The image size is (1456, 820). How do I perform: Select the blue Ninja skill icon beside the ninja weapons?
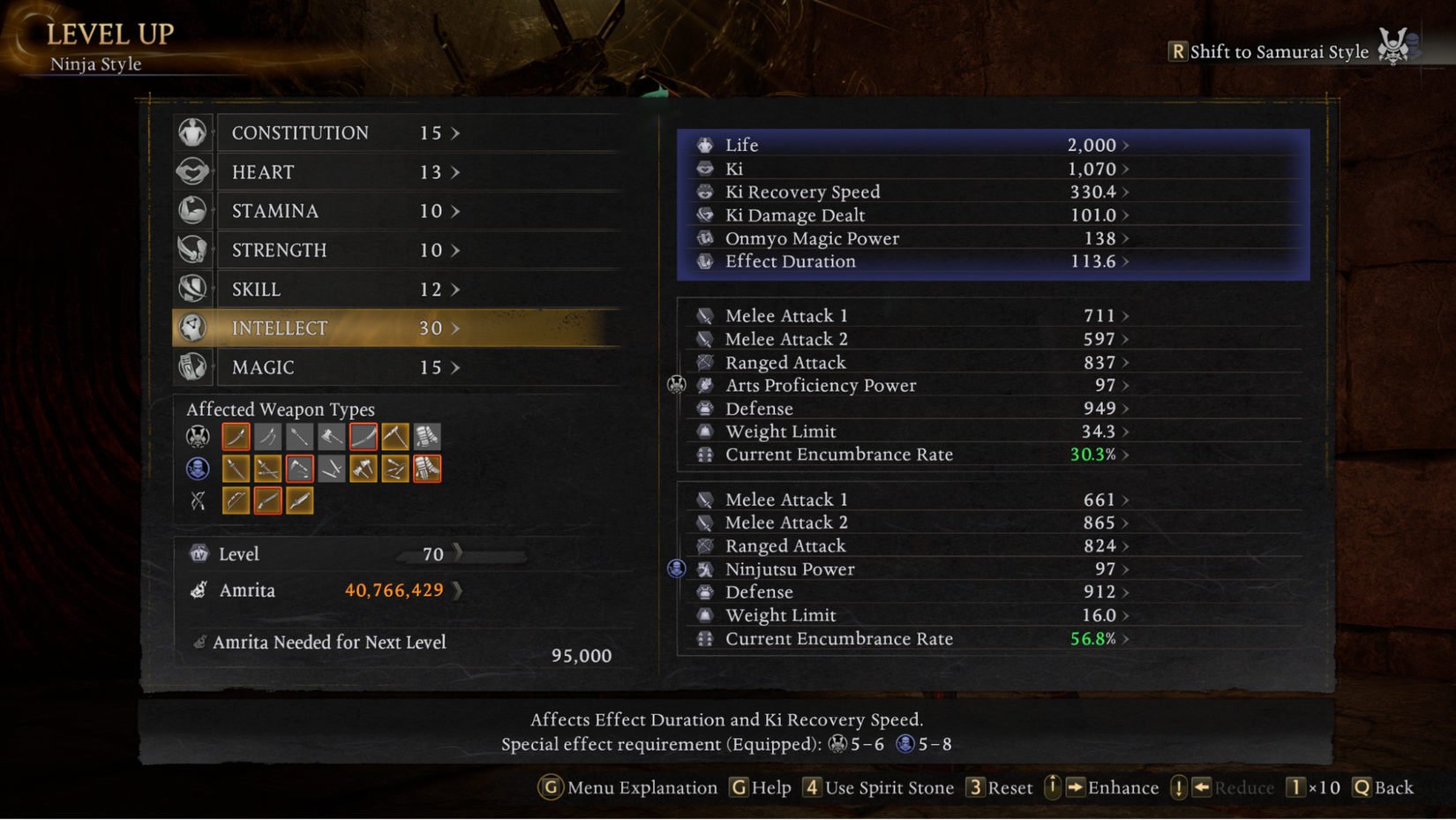pyautogui.click(x=196, y=468)
